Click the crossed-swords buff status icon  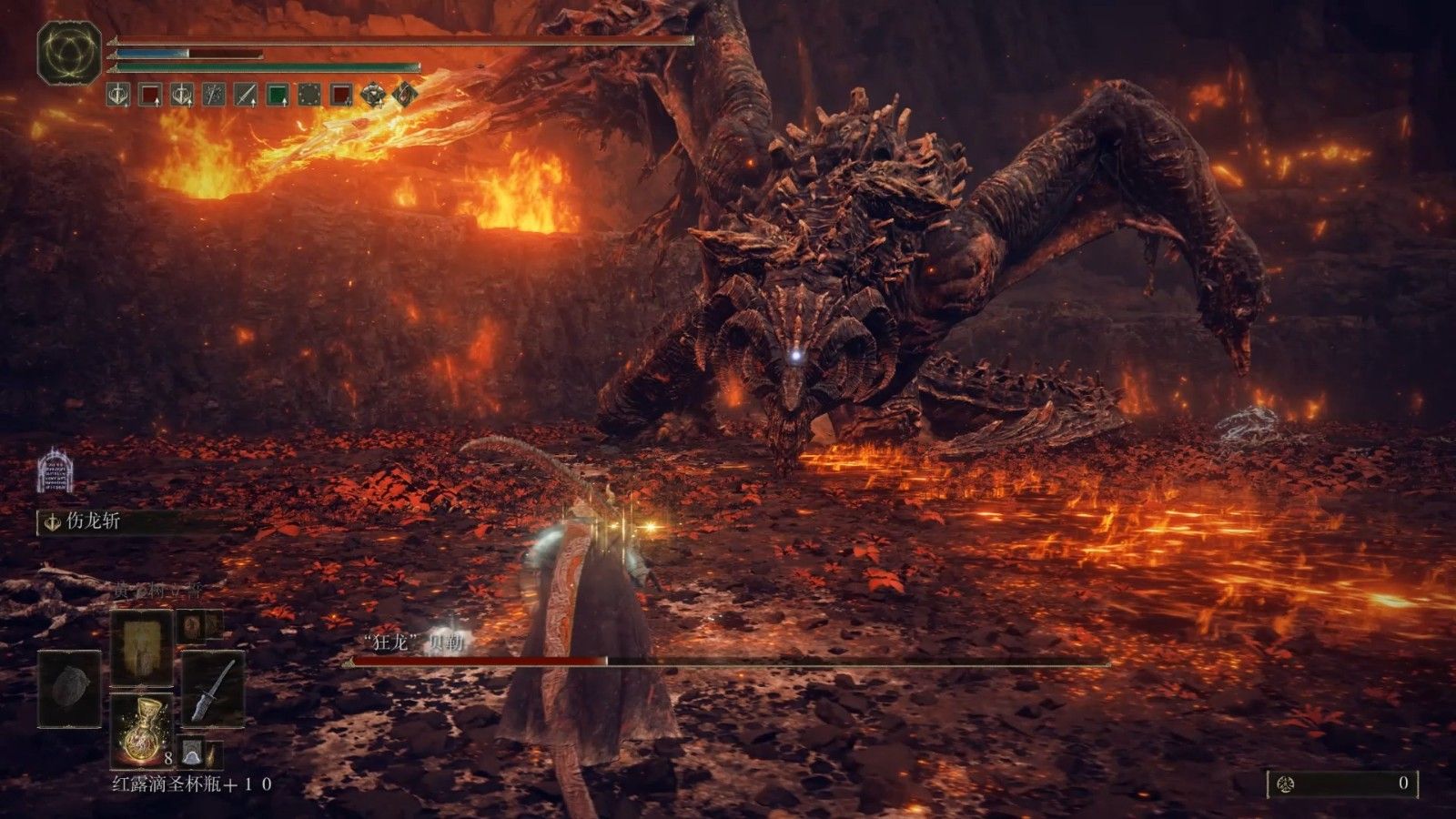(214, 95)
